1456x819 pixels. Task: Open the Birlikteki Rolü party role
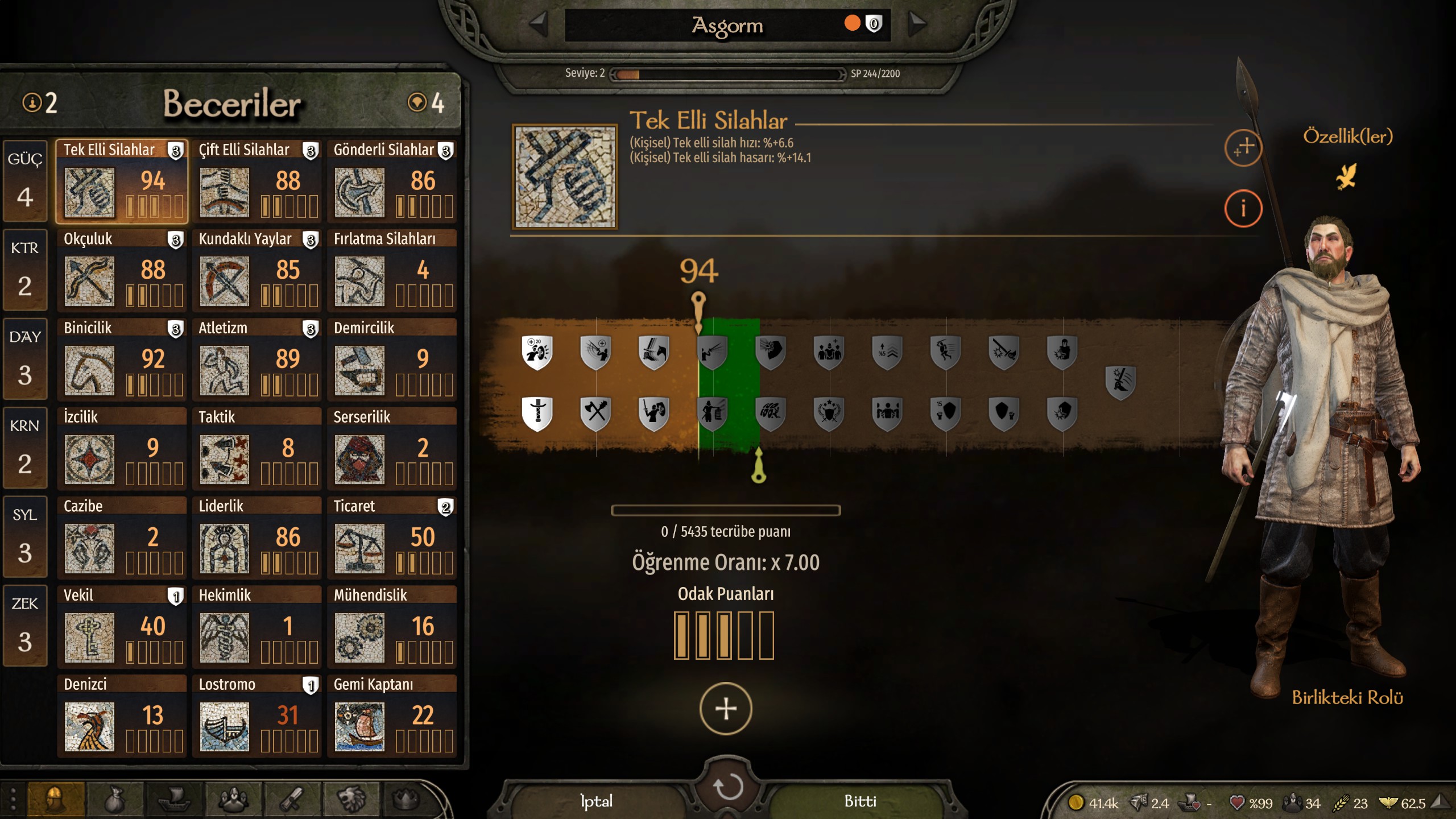point(1347,697)
